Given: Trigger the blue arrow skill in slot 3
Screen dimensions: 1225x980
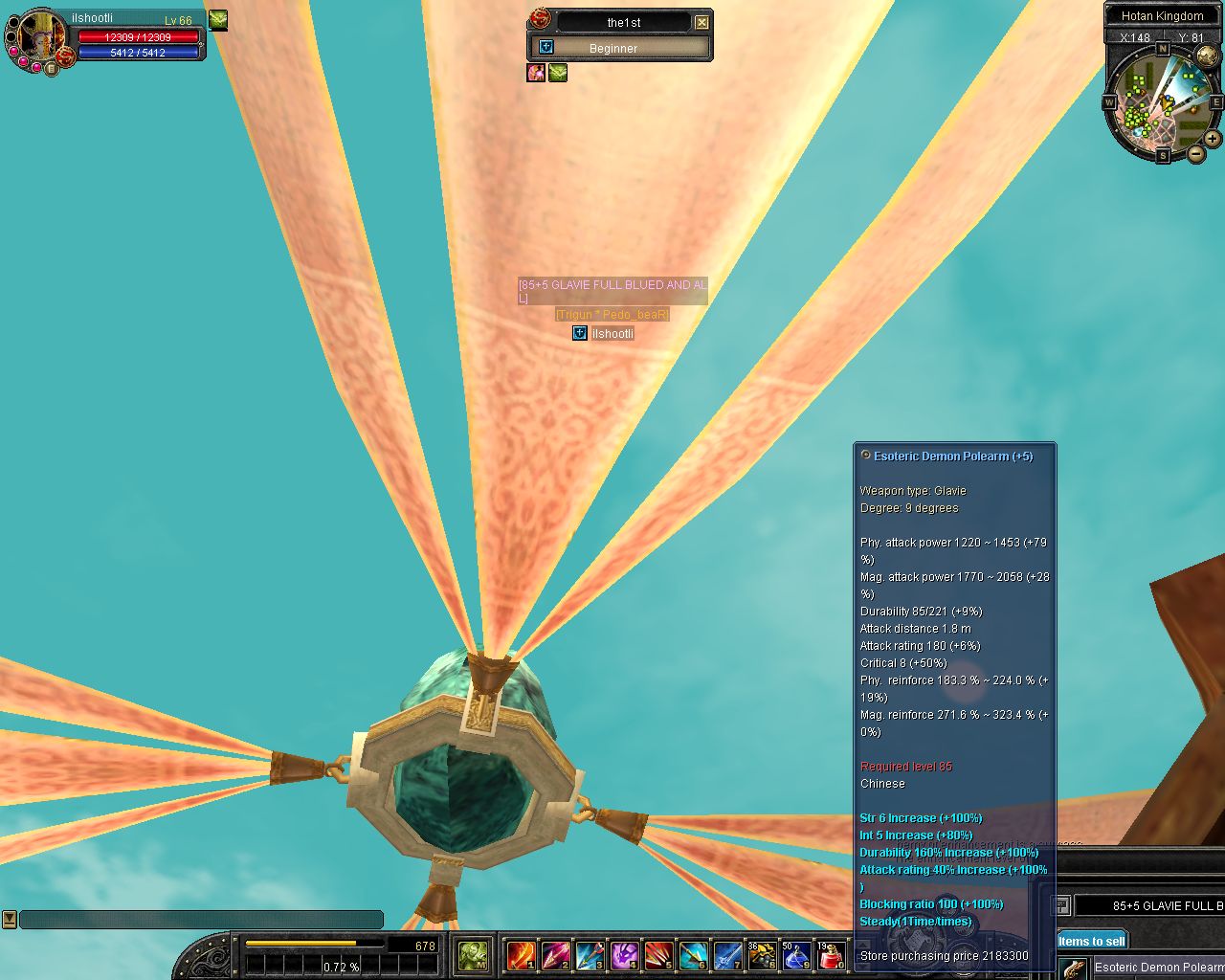Looking at the screenshot, I should click(590, 955).
